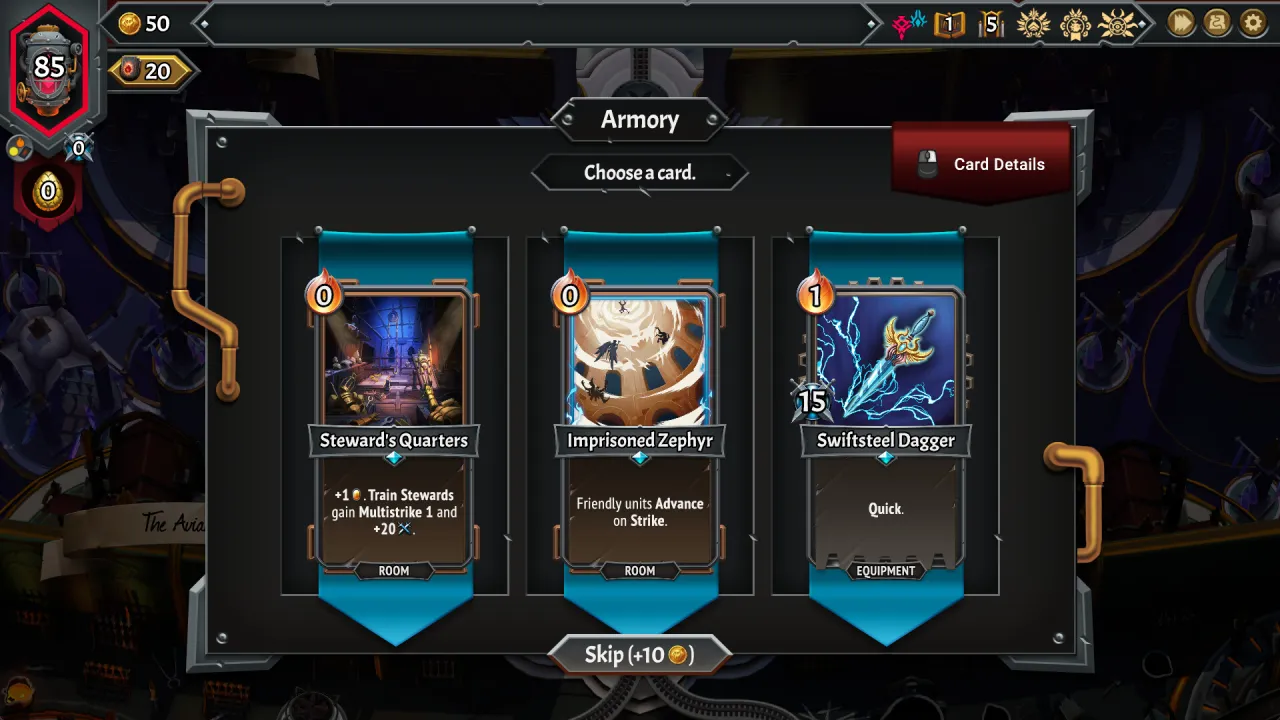Click the Skip button for 10 gold
1280x720 pixels.
[639, 654]
